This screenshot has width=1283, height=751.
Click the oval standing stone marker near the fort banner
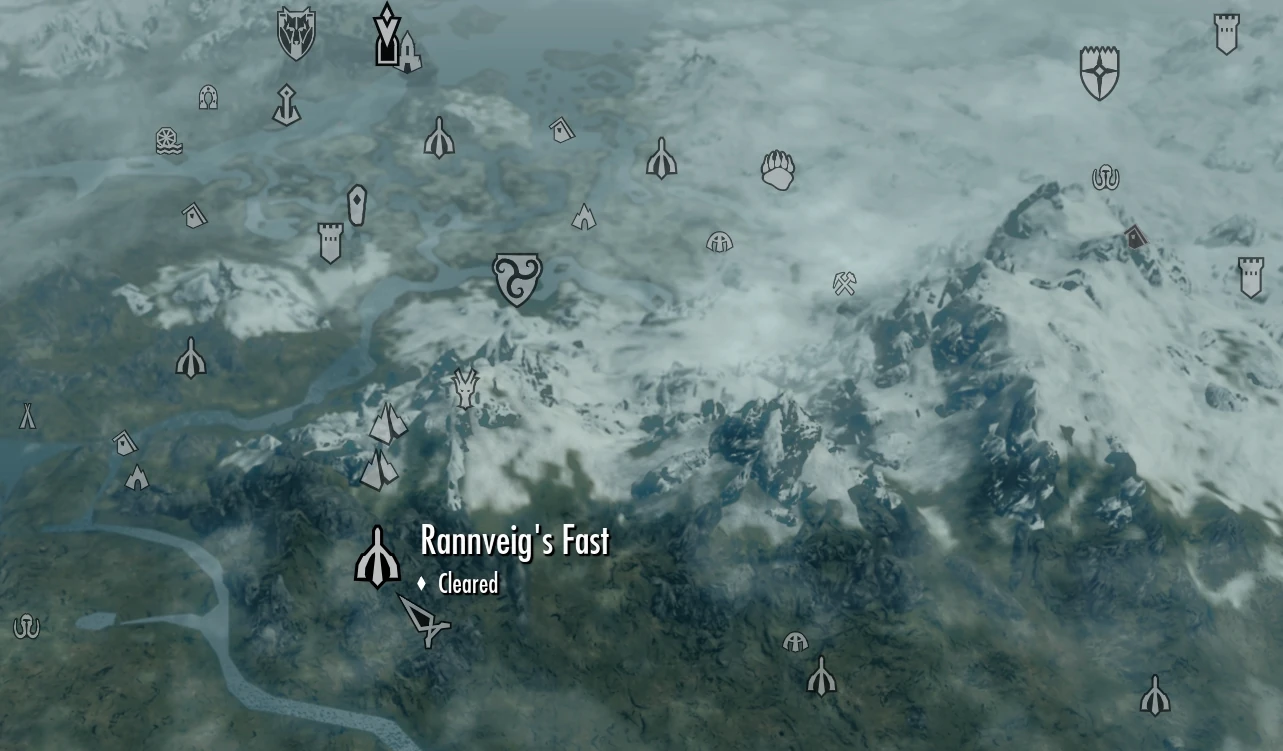(x=358, y=204)
